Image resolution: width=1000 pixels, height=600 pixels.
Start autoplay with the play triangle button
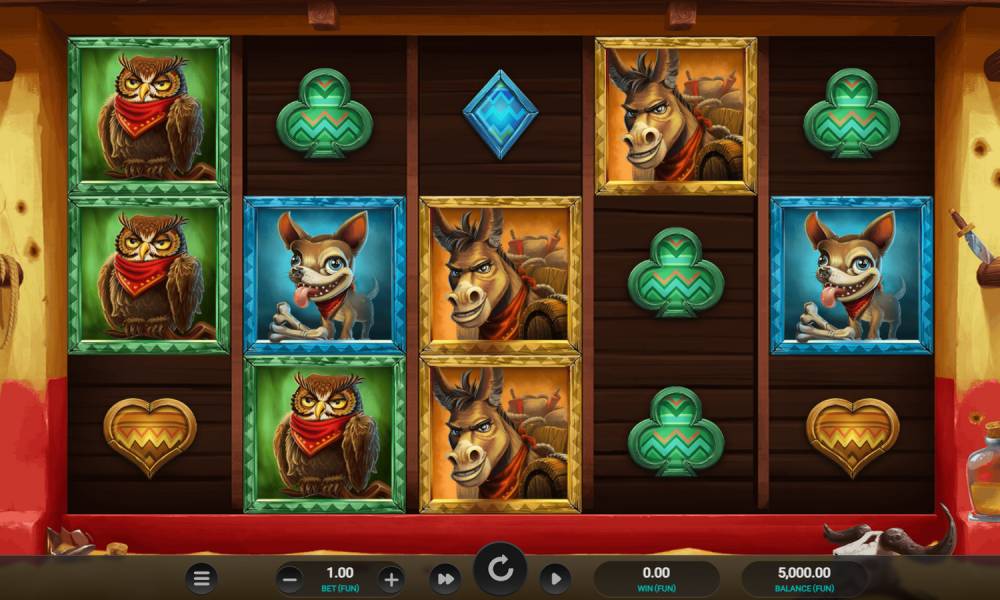pos(555,578)
